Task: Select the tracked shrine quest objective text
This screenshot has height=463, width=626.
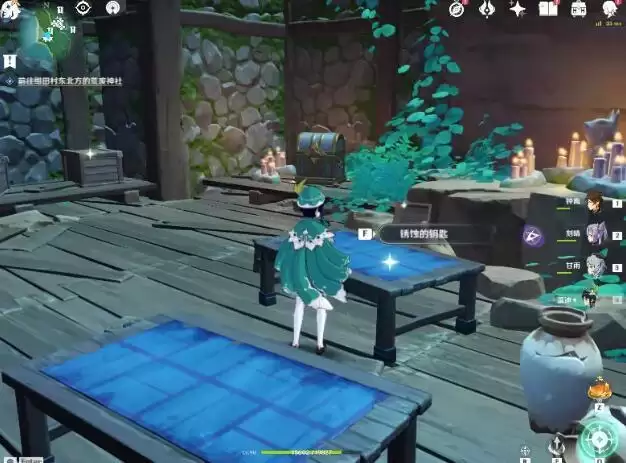Action: [75, 82]
